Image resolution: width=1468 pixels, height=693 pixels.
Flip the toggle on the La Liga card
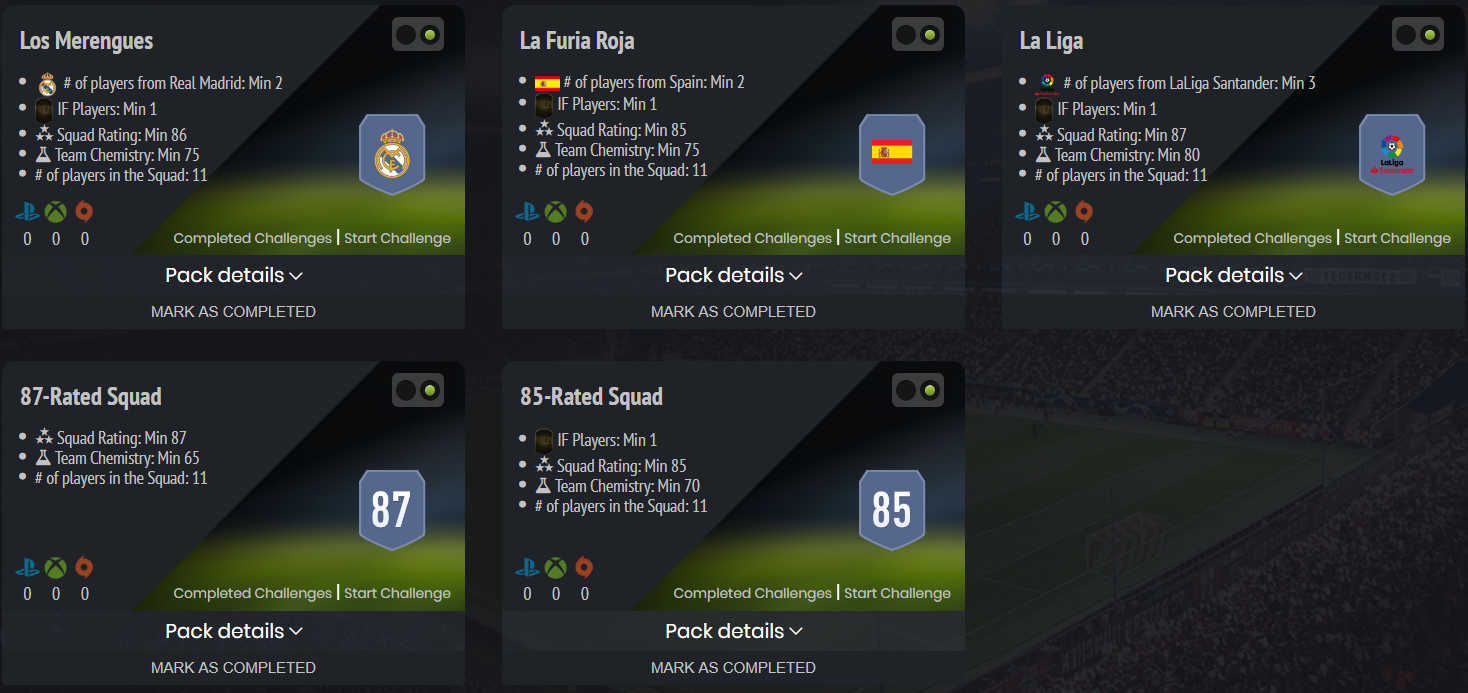pyautogui.click(x=1418, y=35)
